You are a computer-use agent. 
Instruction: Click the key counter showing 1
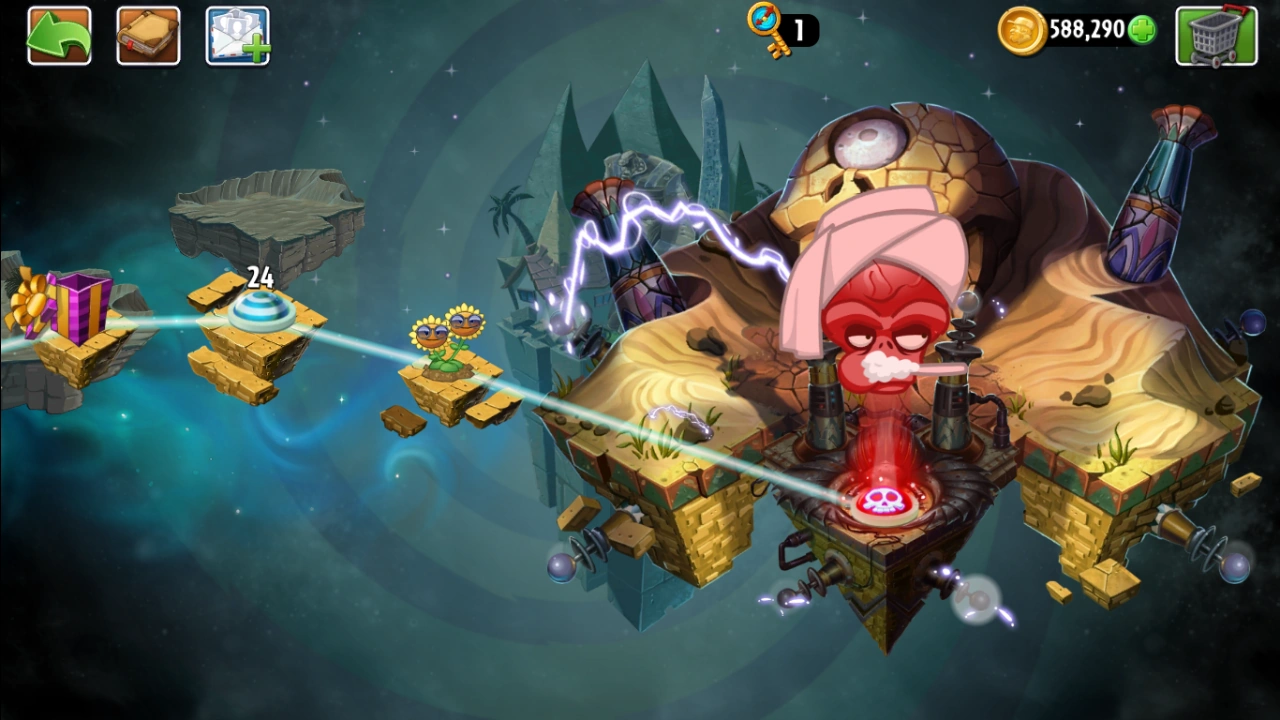coord(797,30)
